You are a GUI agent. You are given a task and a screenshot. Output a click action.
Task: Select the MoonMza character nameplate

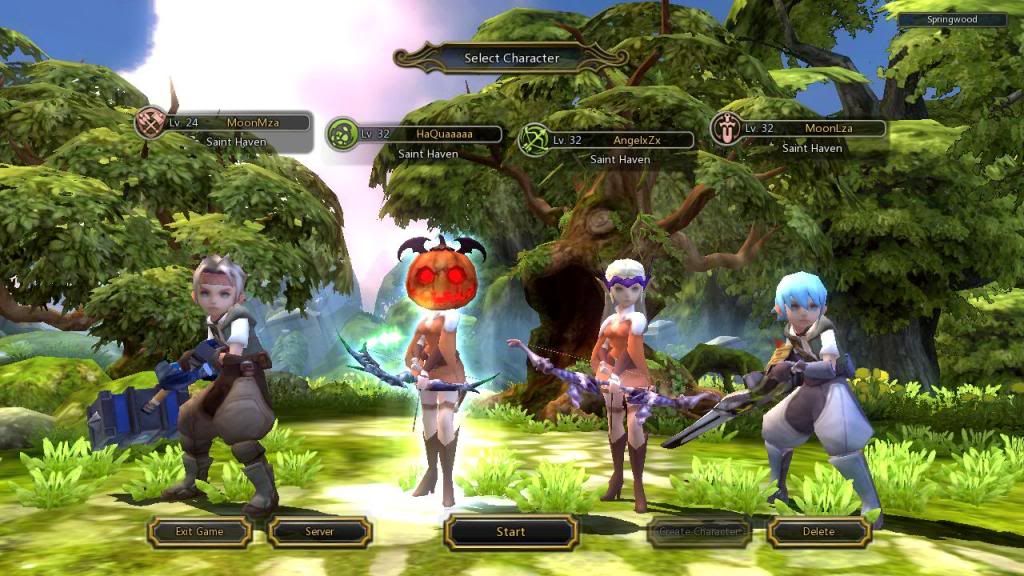236,123
